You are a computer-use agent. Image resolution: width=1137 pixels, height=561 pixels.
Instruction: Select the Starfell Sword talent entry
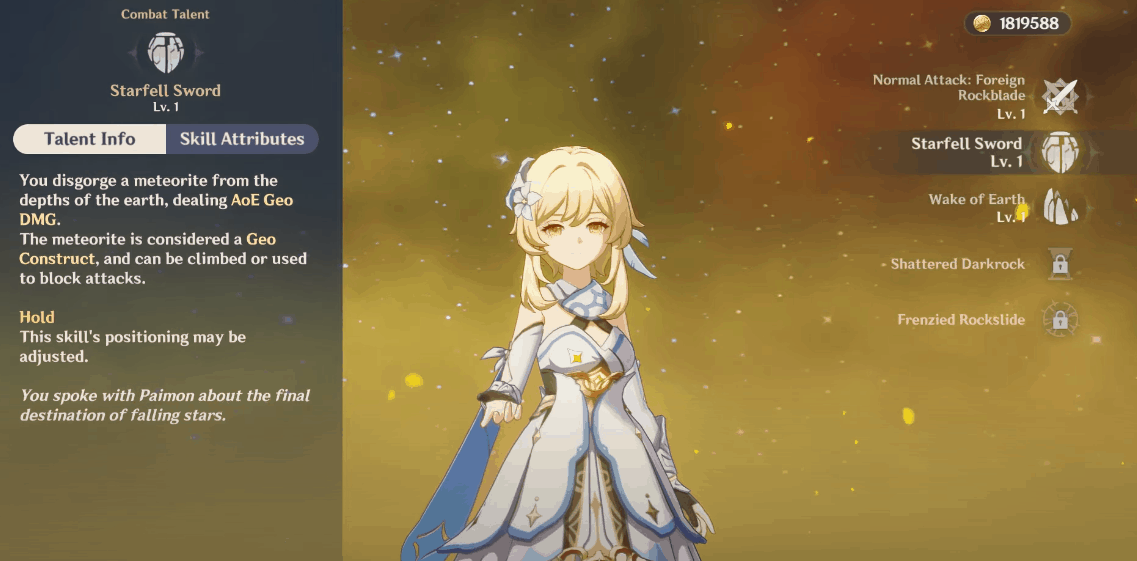1059,152
